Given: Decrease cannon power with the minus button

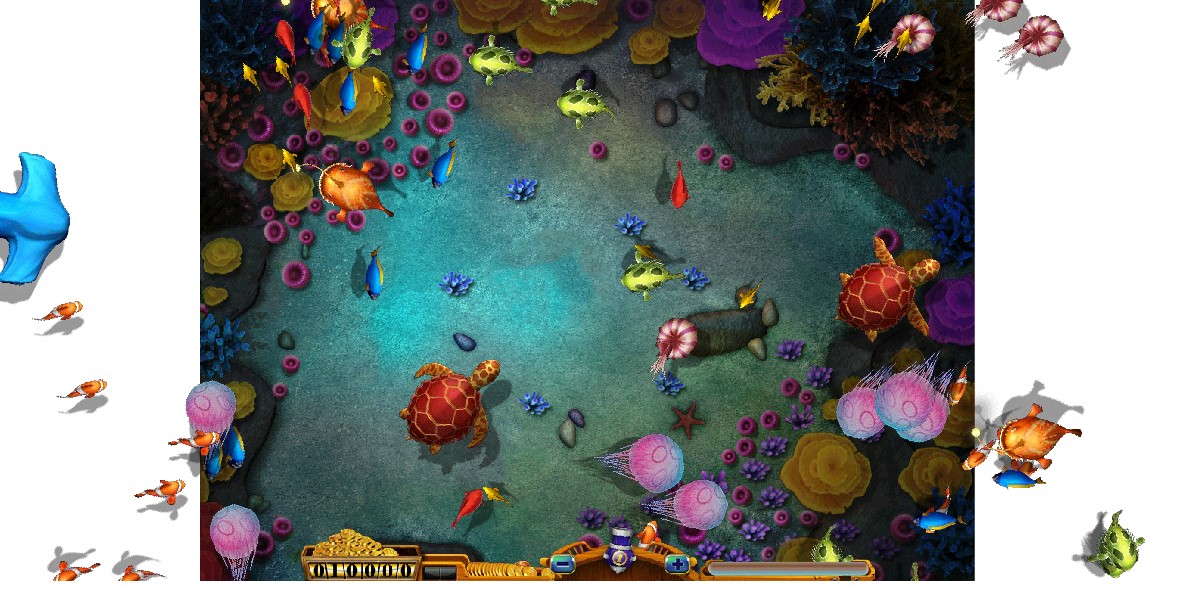Looking at the screenshot, I should coord(562,565).
